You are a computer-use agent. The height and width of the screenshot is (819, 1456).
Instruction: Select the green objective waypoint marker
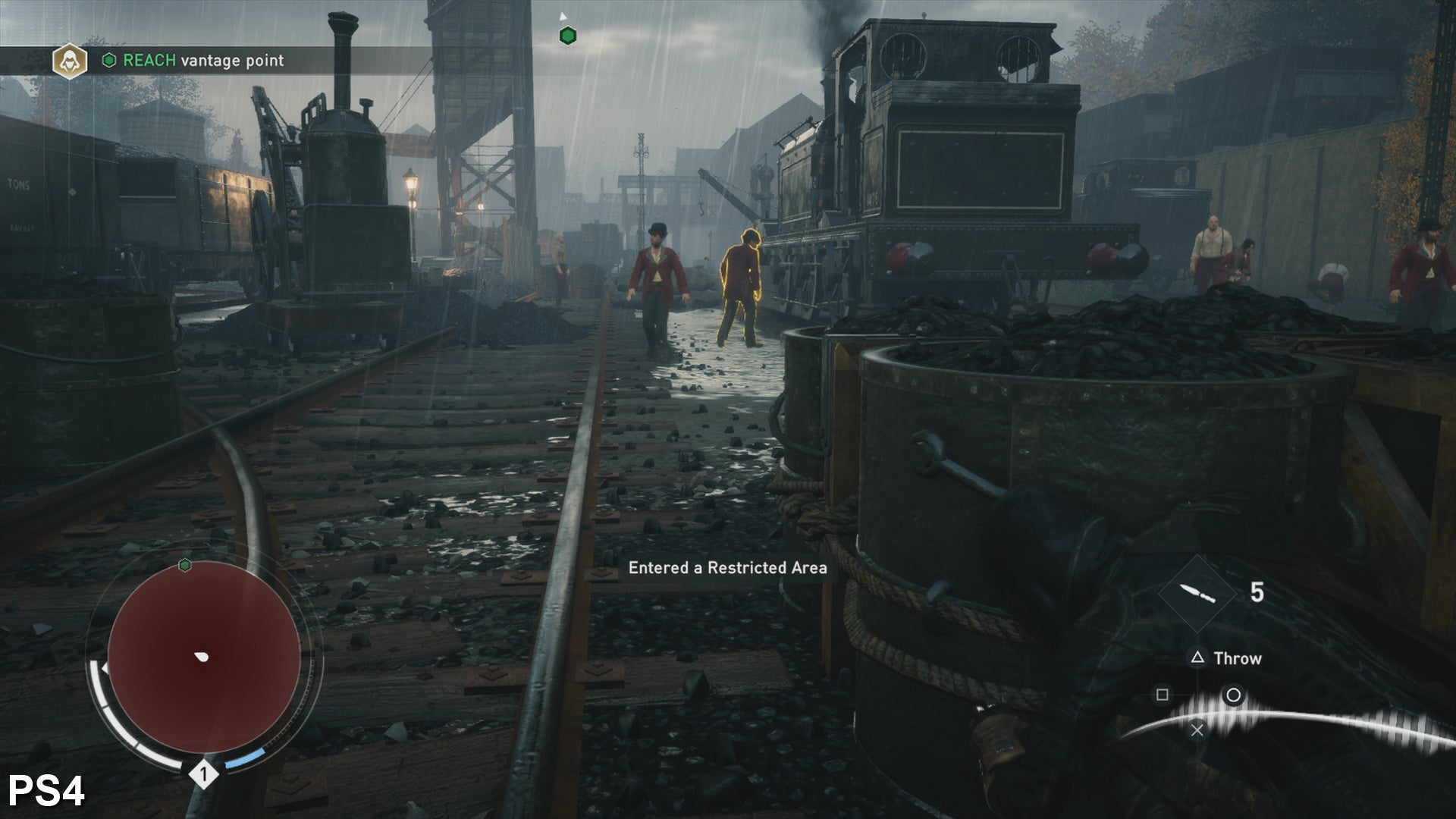coord(567,36)
